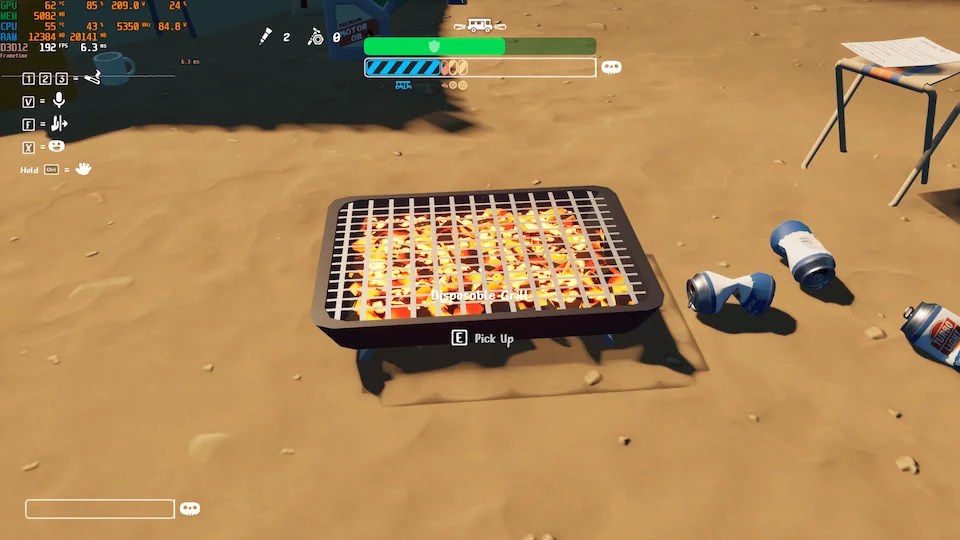Click the skull icon beside the empty bottom bar

pos(189,508)
